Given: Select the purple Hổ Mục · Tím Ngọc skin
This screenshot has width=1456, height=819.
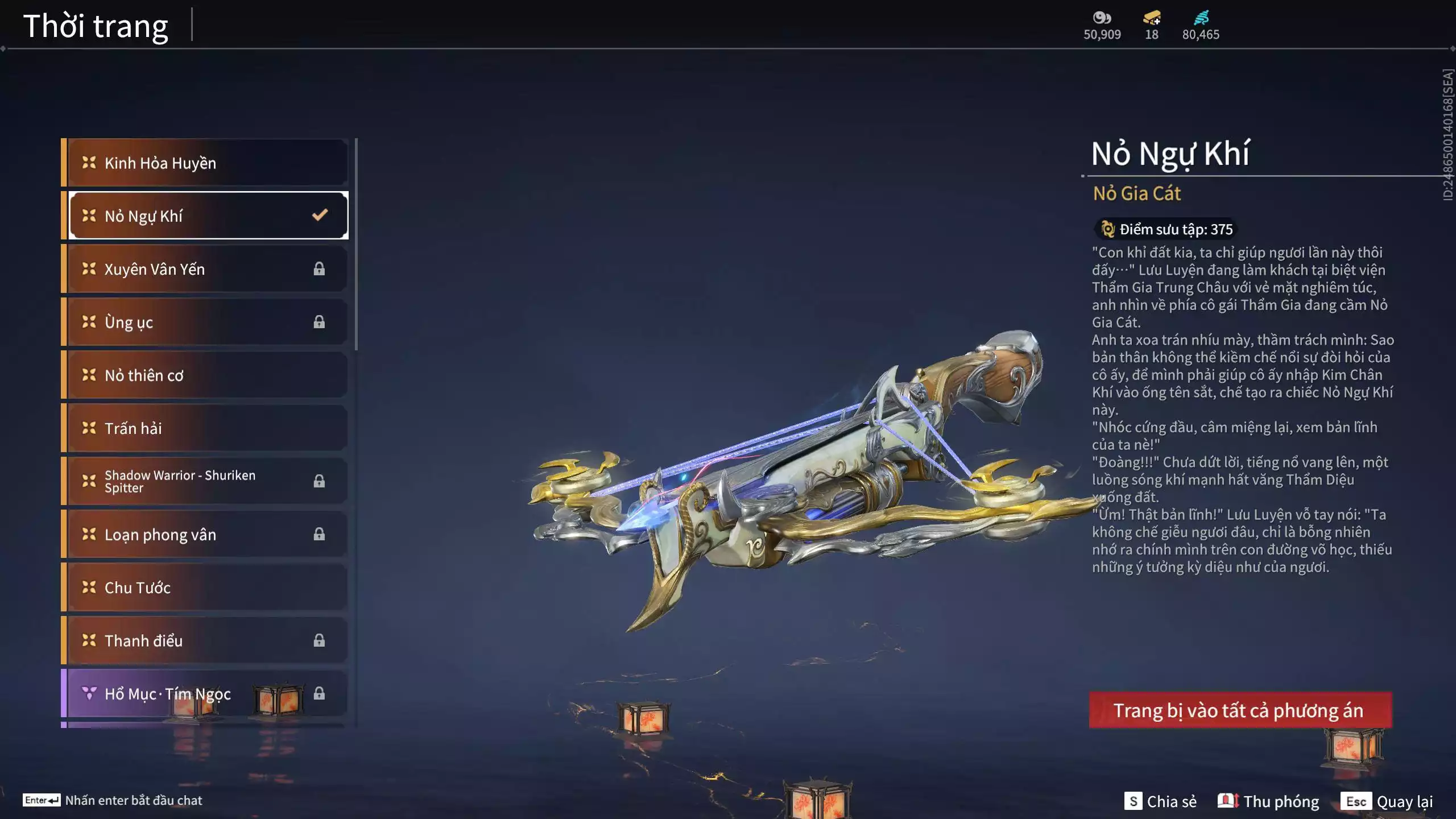Looking at the screenshot, I should (x=208, y=693).
